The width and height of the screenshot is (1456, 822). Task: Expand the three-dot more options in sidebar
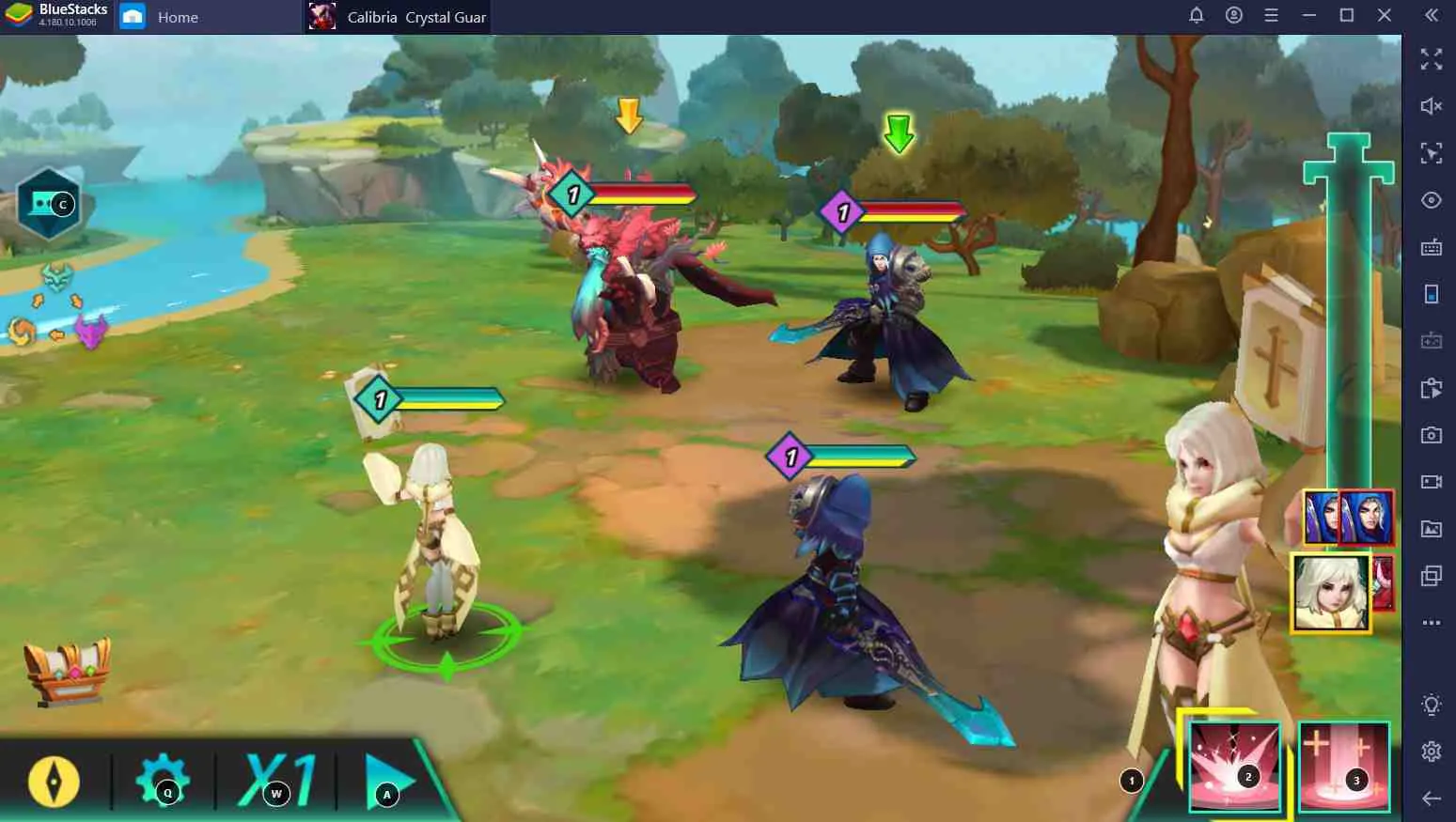point(1431,622)
